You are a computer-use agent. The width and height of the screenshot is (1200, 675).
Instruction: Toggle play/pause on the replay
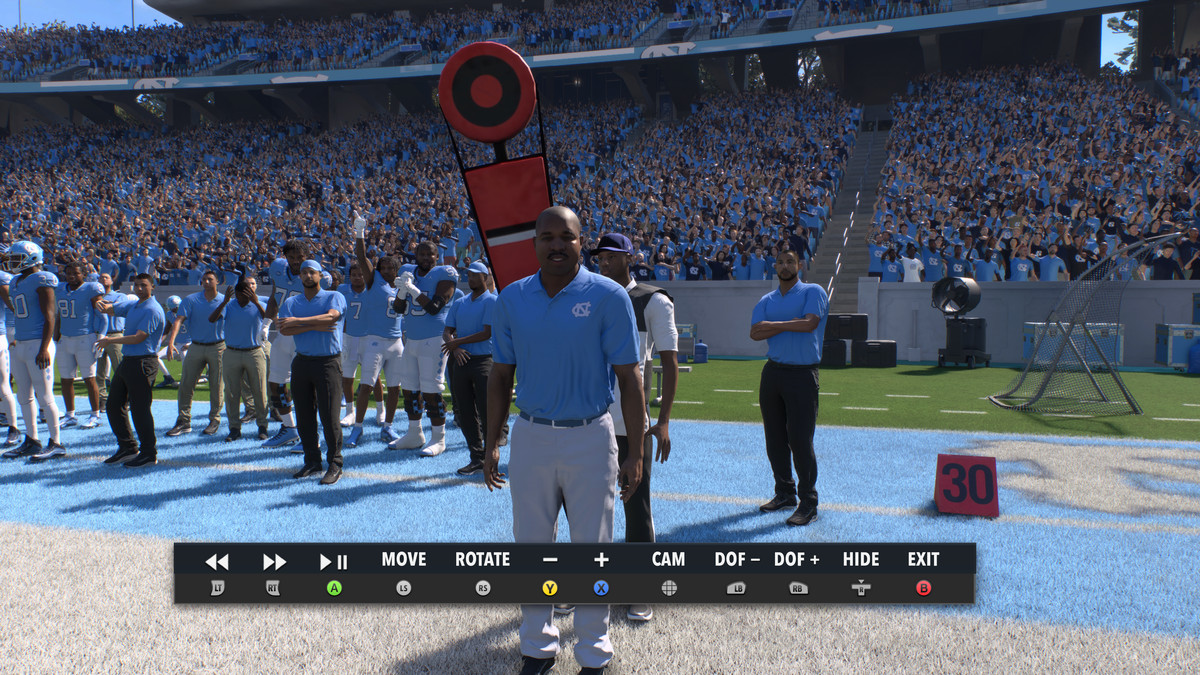334,562
